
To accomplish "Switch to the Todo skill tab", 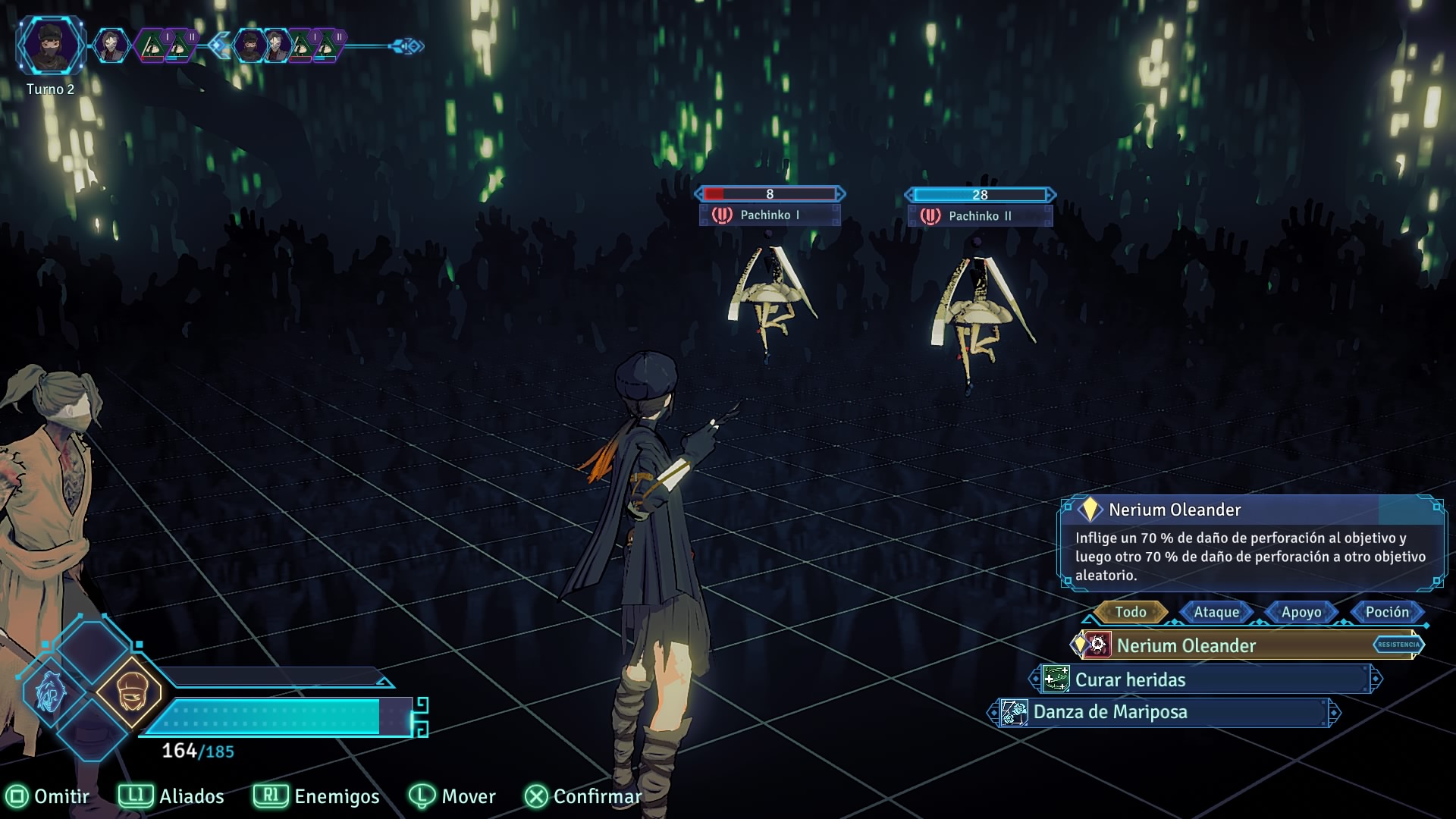I will coord(1130,612).
